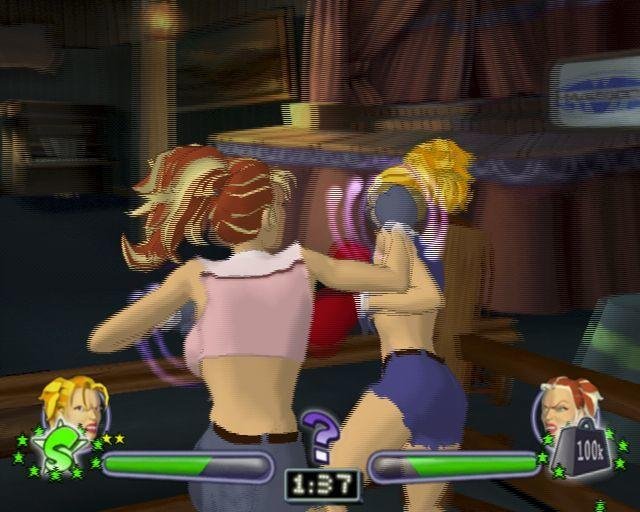Click the blonde fighter portrait
The height and width of the screenshot is (512, 640).
pyautogui.click(x=75, y=403)
